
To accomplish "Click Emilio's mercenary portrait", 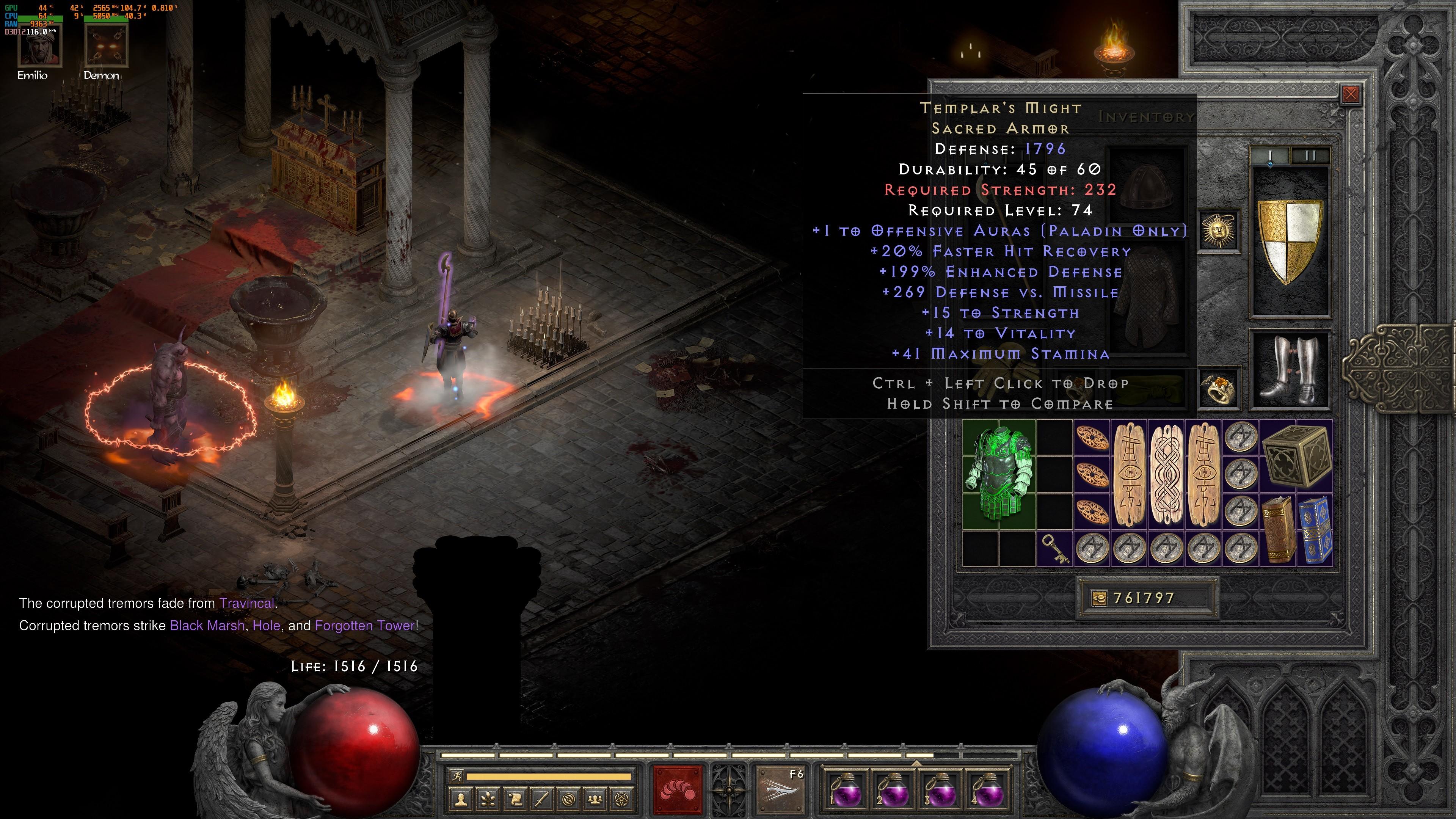I will pos(39,47).
